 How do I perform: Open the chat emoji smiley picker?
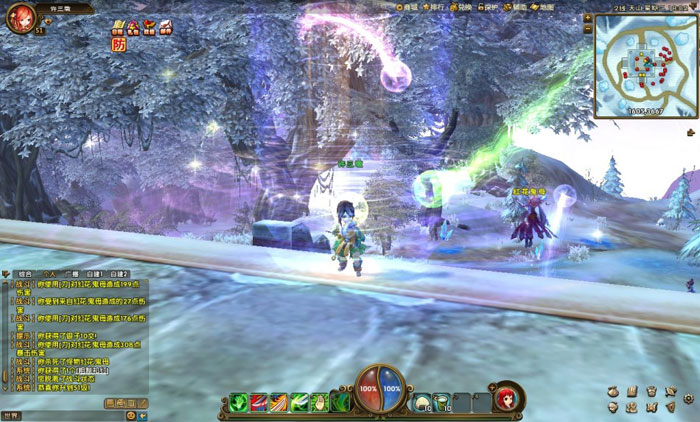pos(131,414)
